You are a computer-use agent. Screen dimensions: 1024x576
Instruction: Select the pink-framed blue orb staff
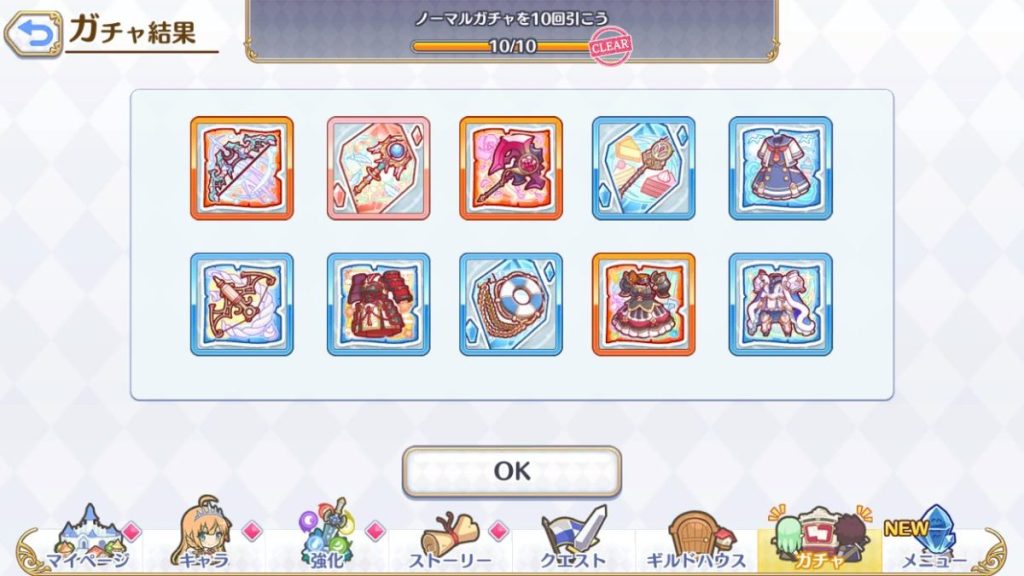(378, 168)
